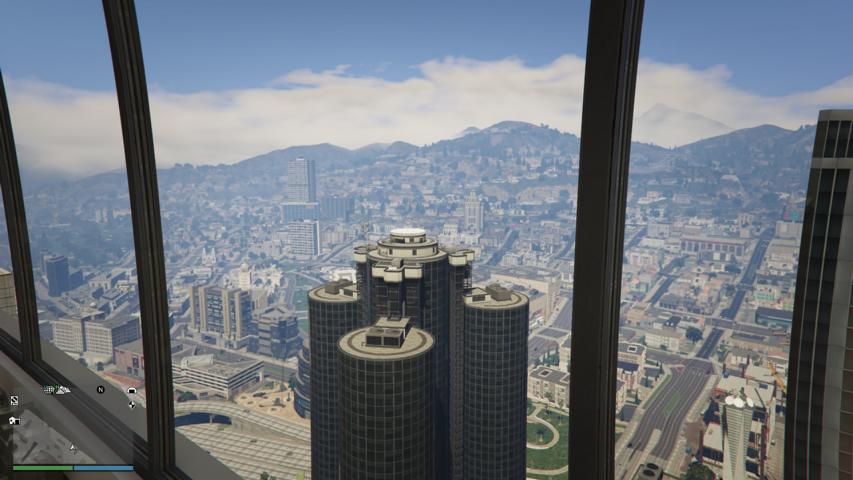Image resolution: width=853 pixels, height=480 pixels.
Task: Click the player arrow on the minimap
Action: 72,447
